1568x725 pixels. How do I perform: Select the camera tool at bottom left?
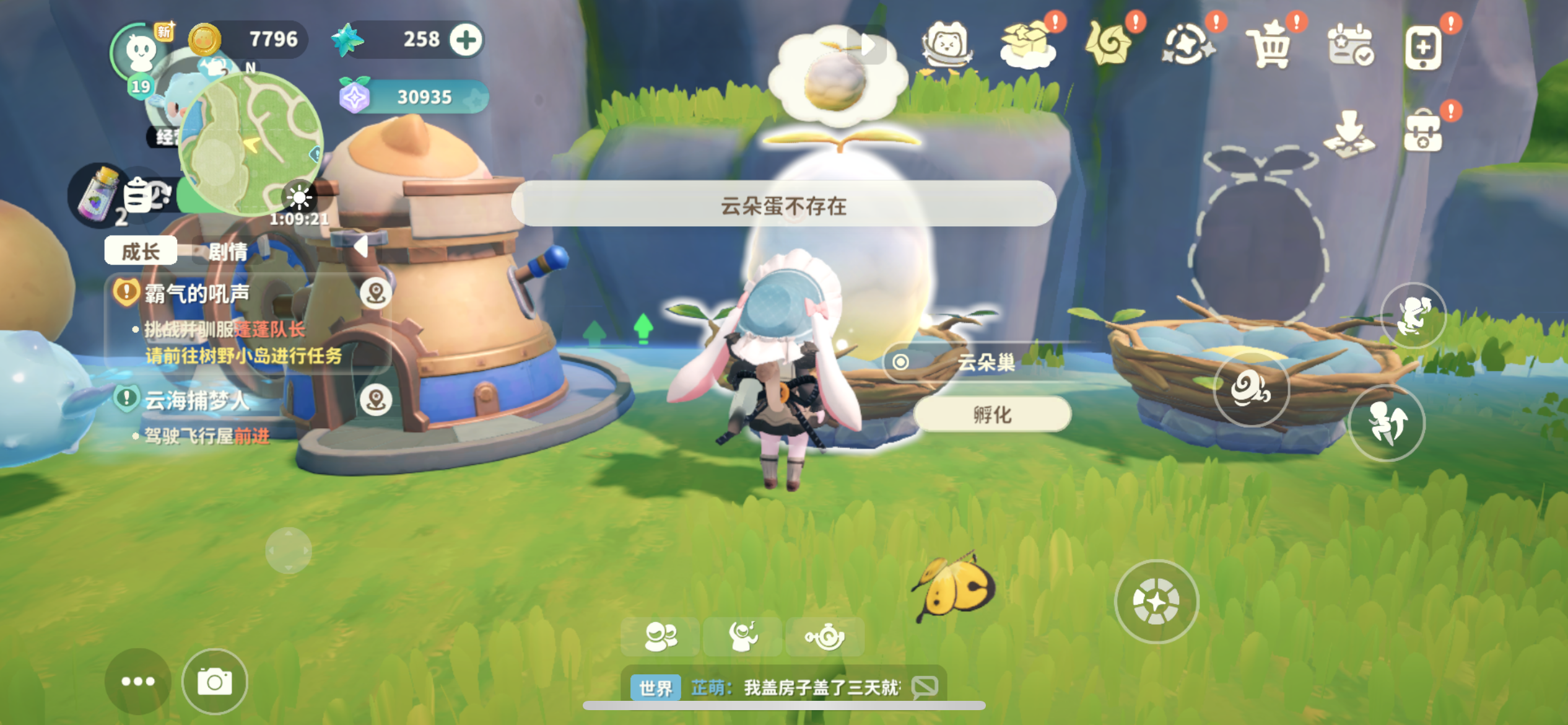pos(215,682)
